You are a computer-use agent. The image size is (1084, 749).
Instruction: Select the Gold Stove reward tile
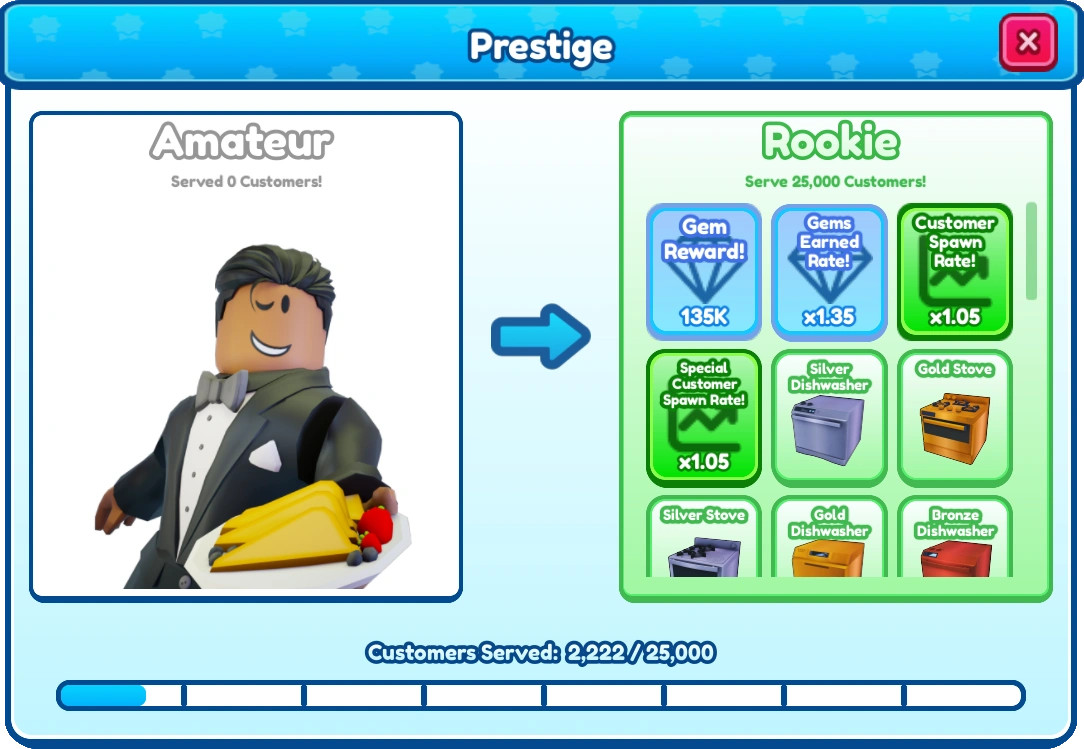[x=954, y=417]
